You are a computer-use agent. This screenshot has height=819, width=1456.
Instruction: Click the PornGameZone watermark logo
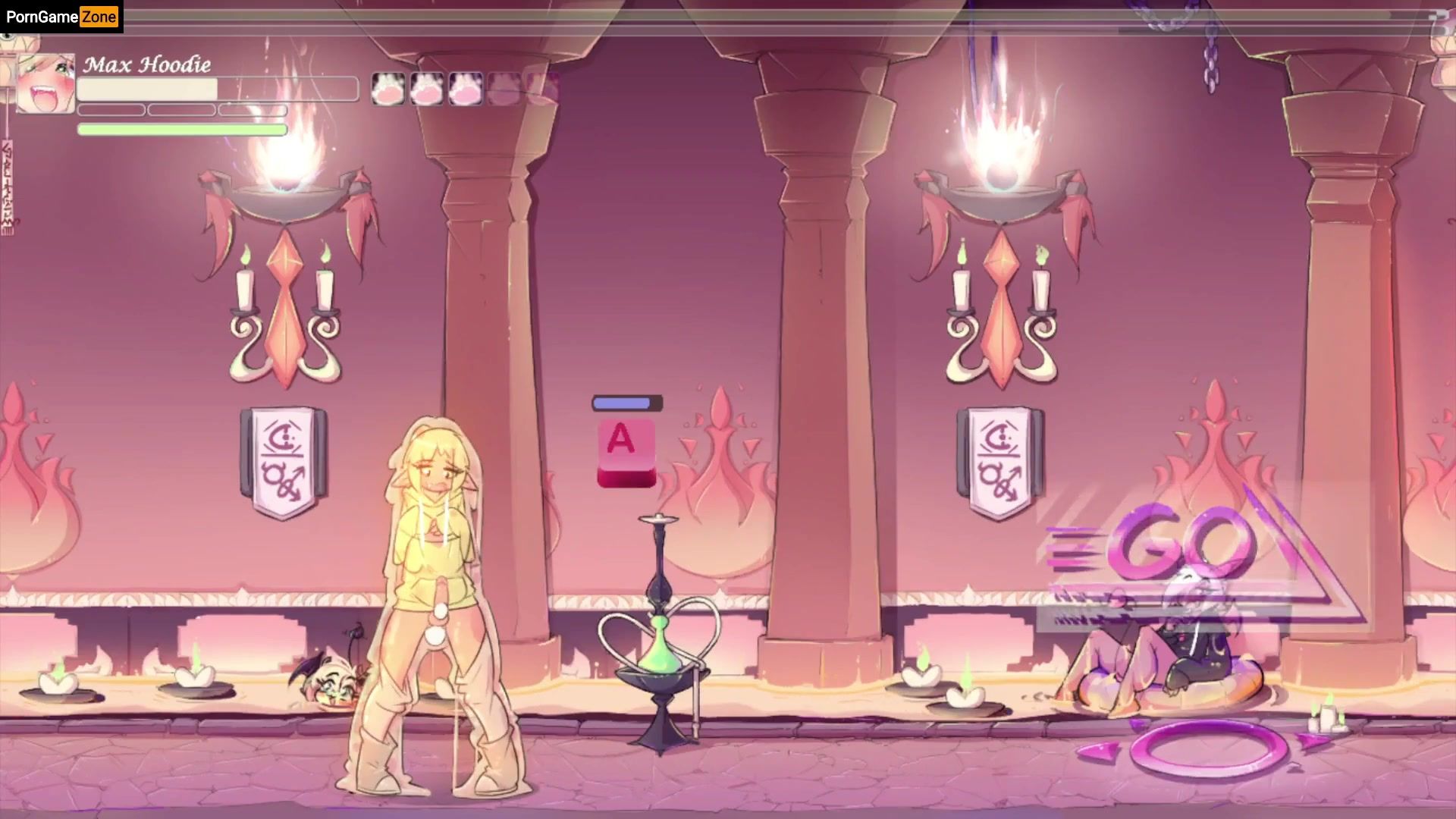61,17
